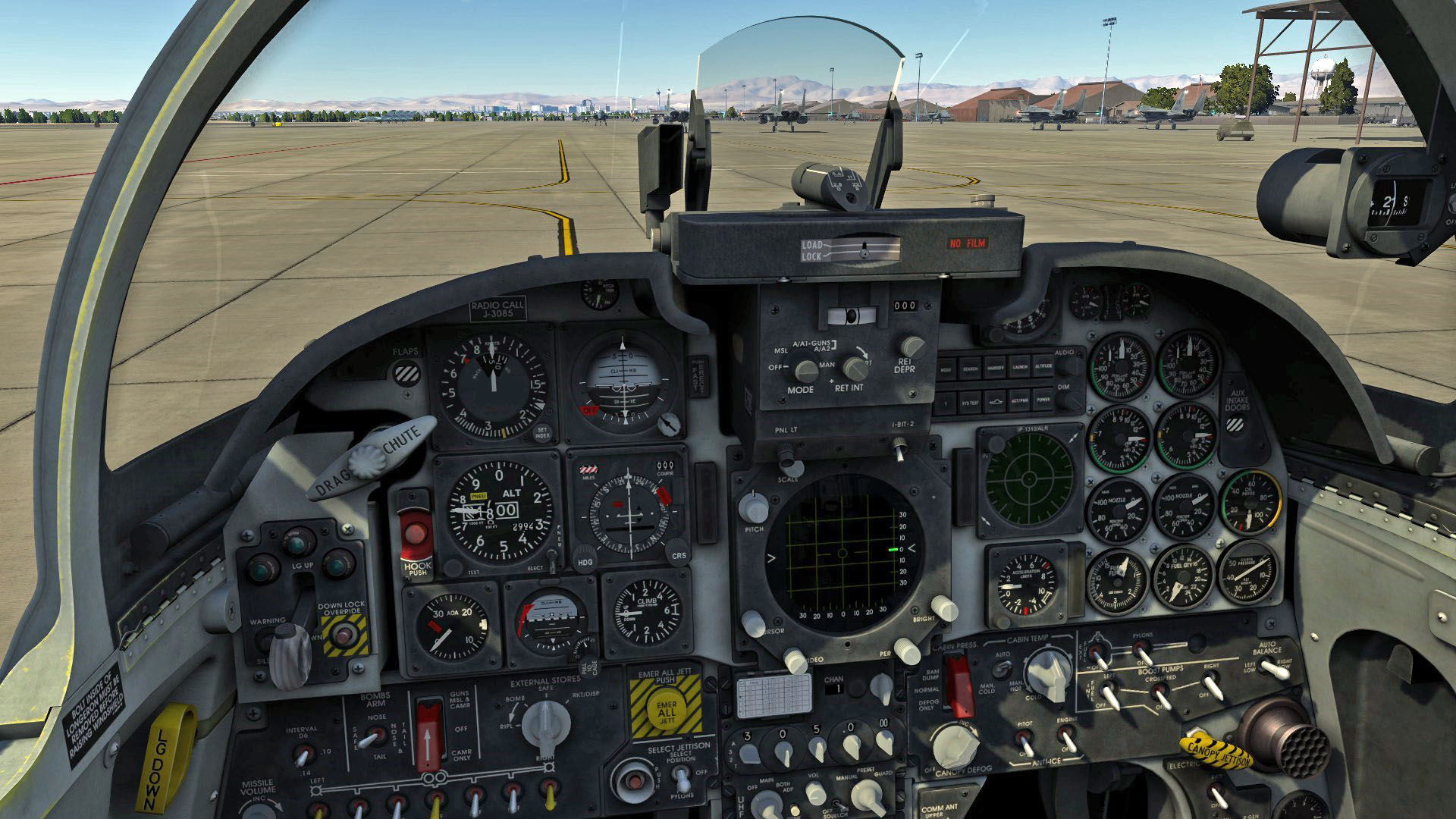Push the red HOOK button
Viewport: 1456px width, 819px height.
coord(416,535)
